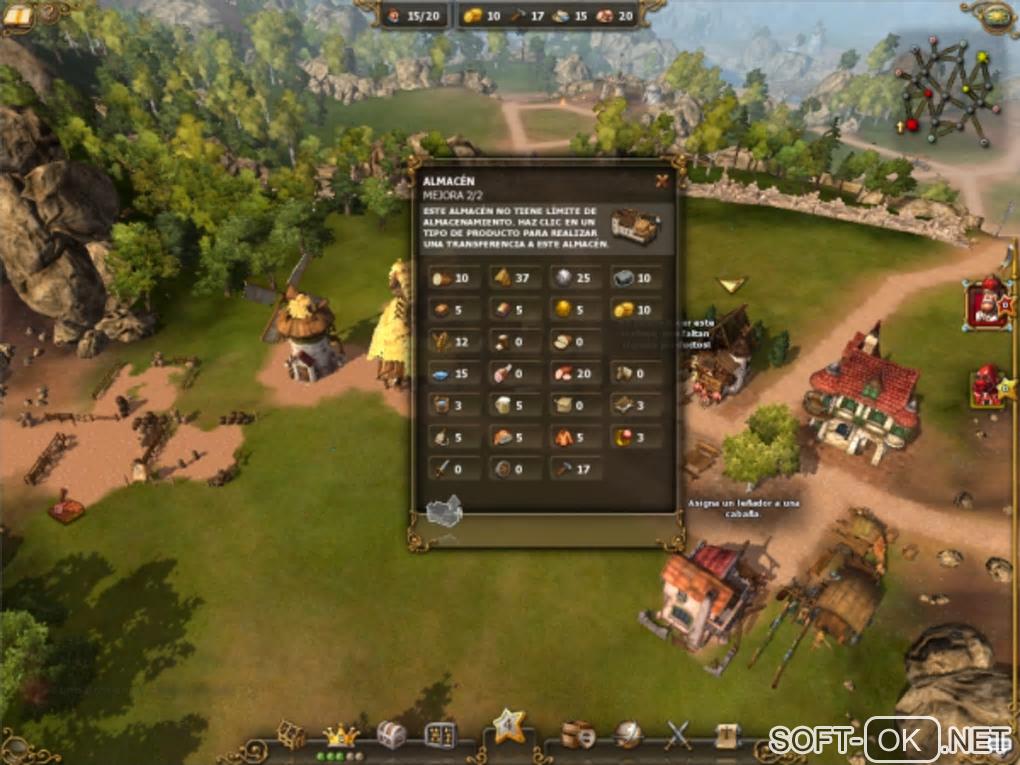The image size is (1020, 765).
Task: Show the crown victory points panel
Action: click(342, 734)
